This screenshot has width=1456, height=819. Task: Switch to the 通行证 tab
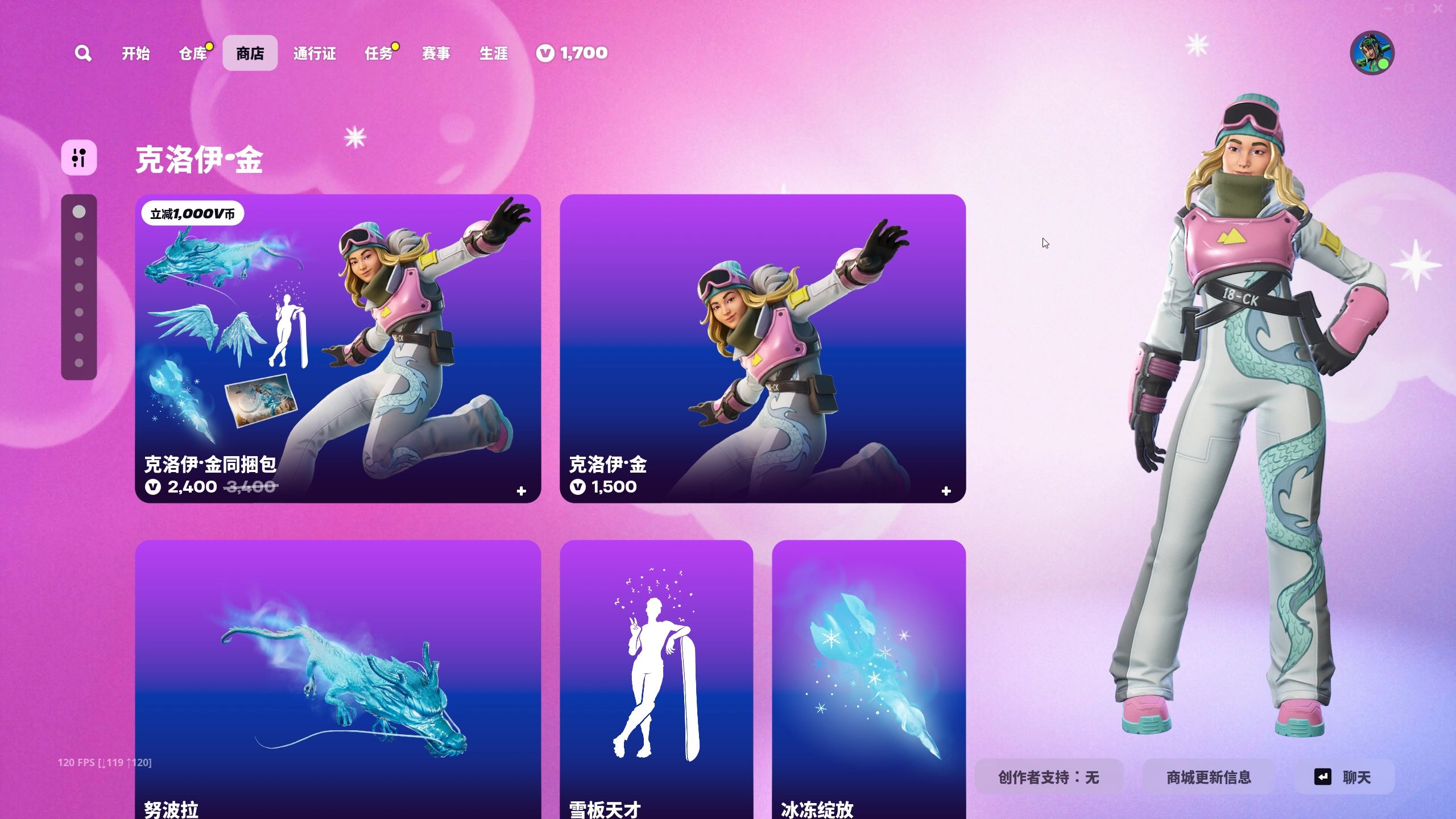click(x=315, y=53)
